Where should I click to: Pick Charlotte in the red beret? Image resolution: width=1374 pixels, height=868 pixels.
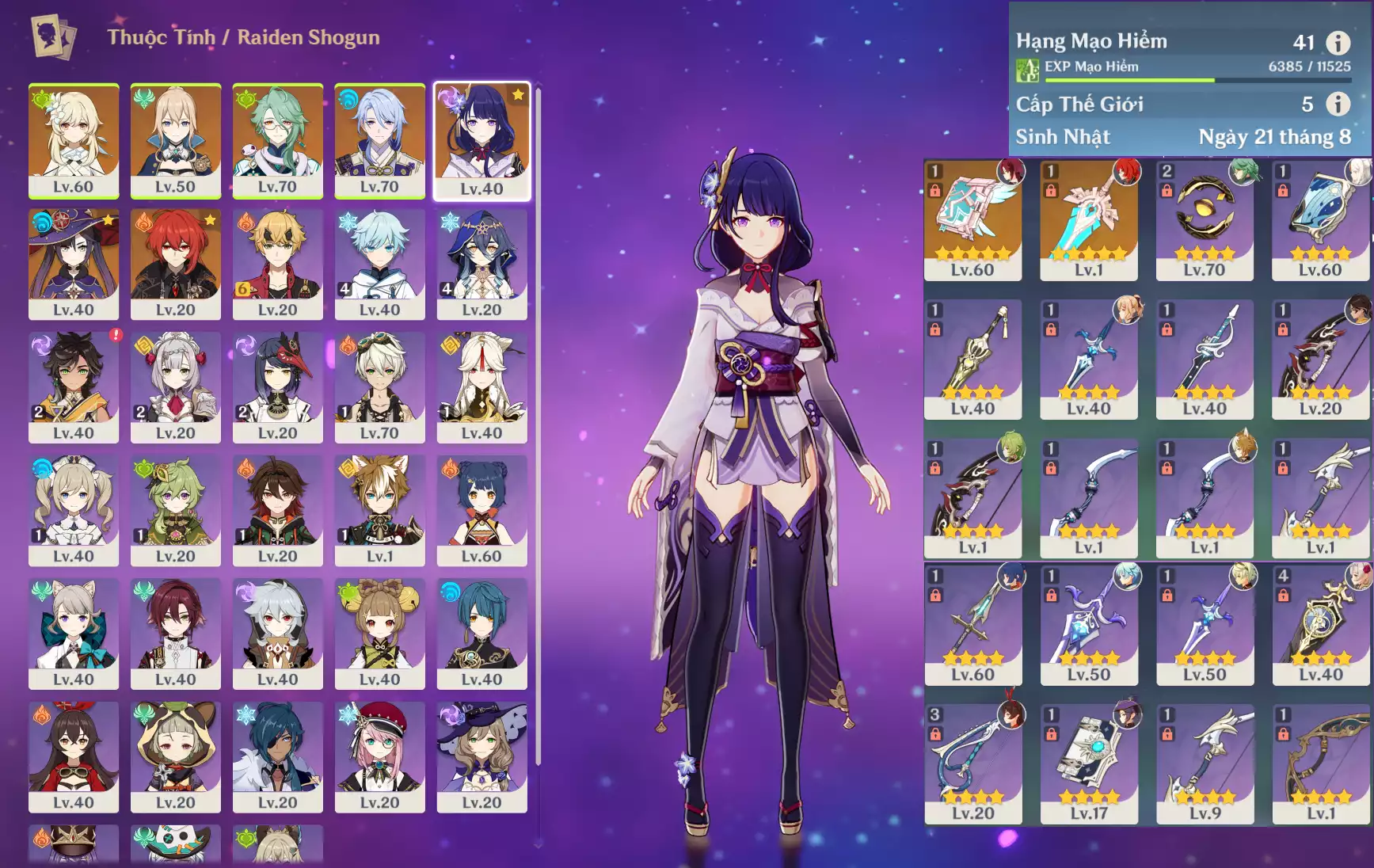[379, 756]
